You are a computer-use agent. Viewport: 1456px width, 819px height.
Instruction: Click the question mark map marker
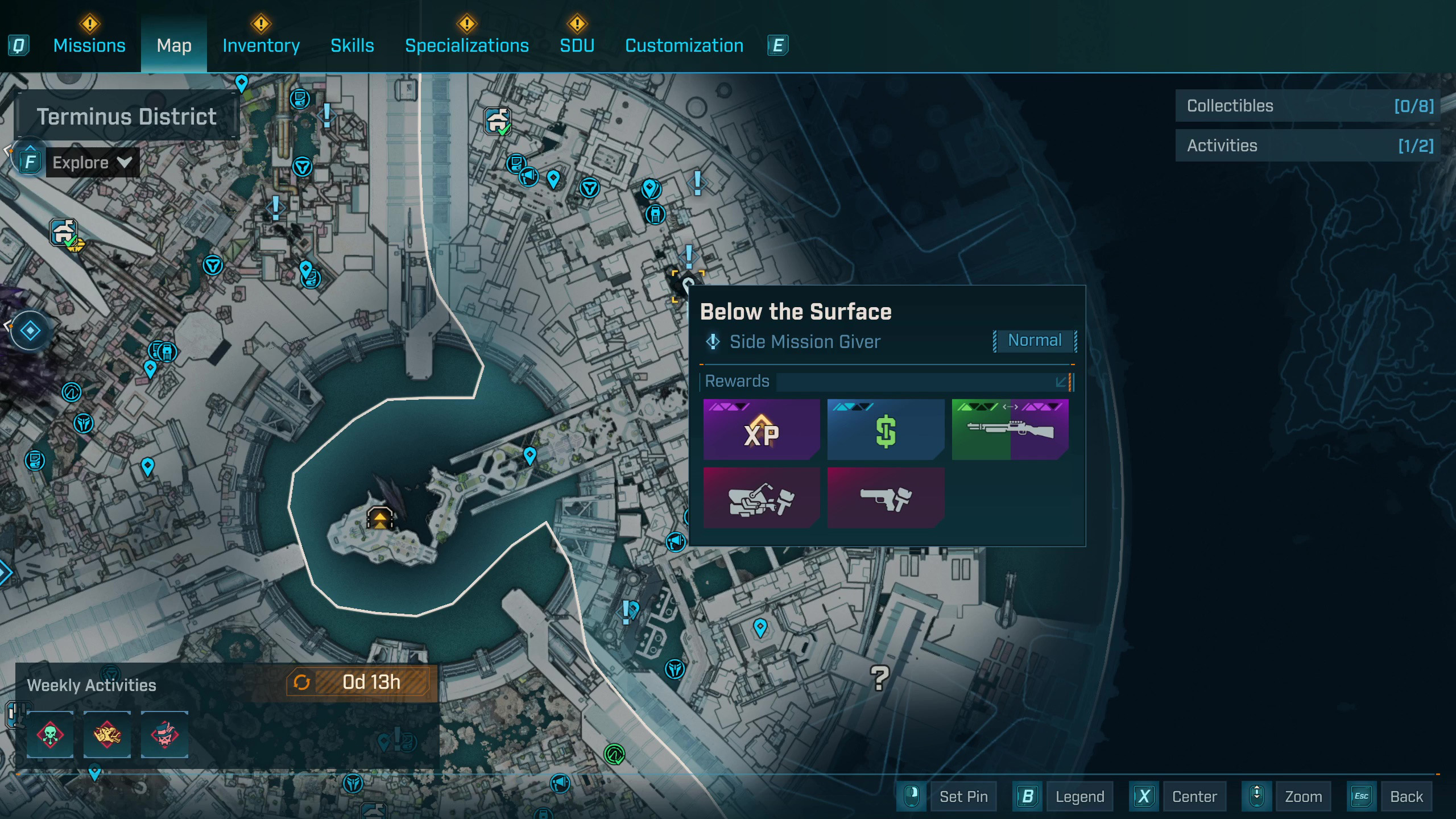(879, 677)
